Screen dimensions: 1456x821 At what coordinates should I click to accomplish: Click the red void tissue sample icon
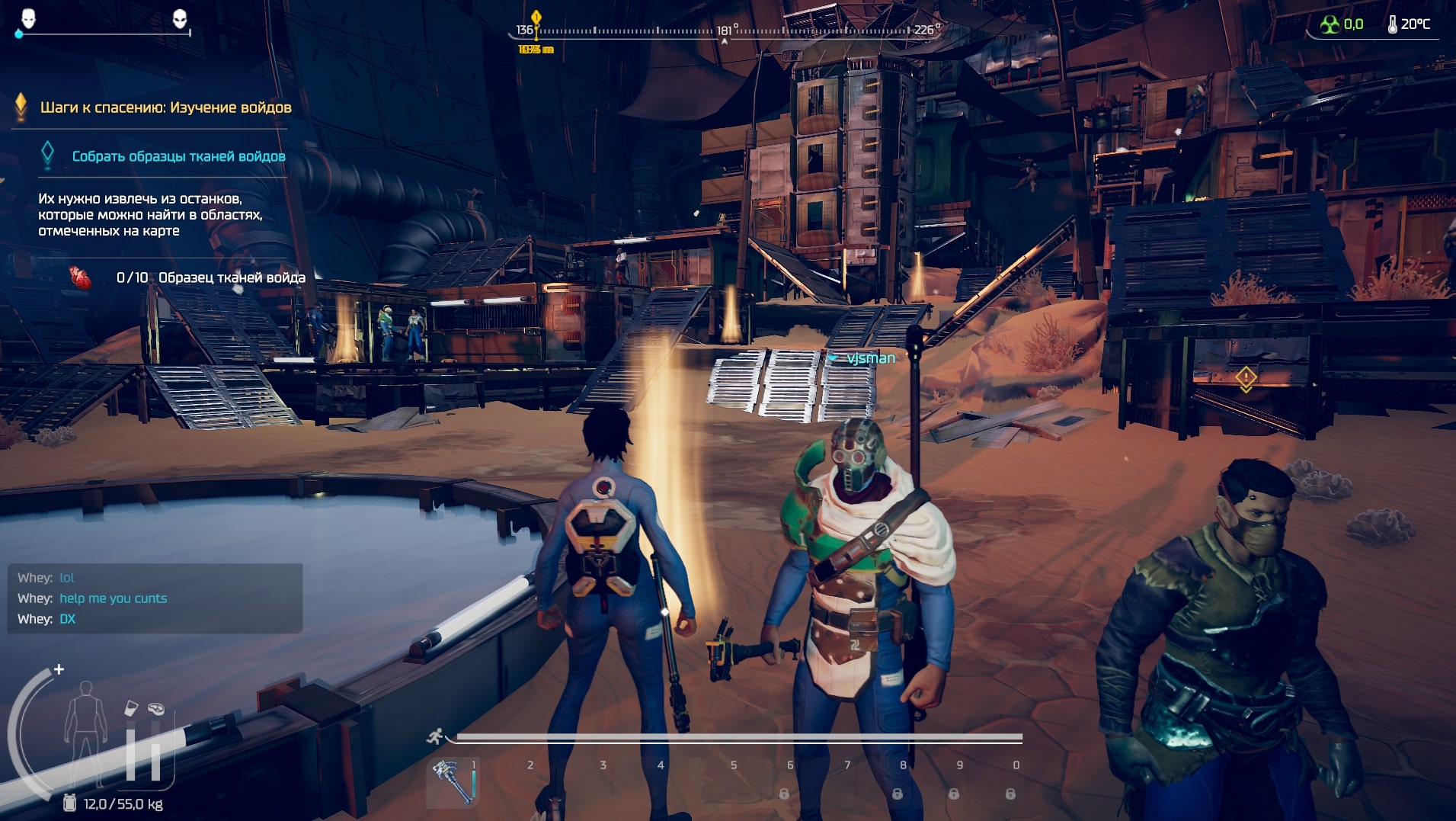point(80,277)
